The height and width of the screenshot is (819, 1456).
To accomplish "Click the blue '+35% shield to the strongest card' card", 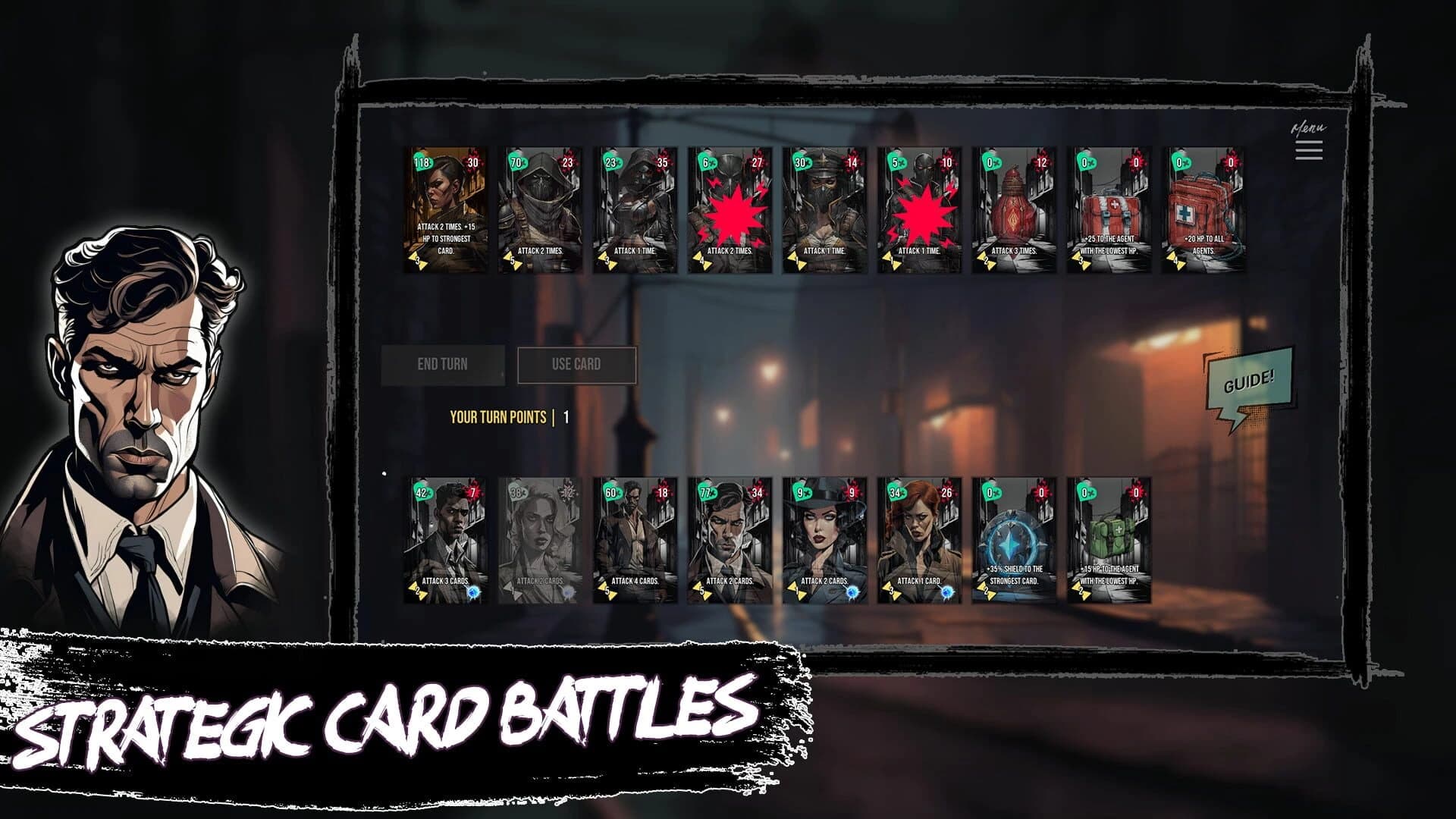I will pyautogui.click(x=1015, y=538).
